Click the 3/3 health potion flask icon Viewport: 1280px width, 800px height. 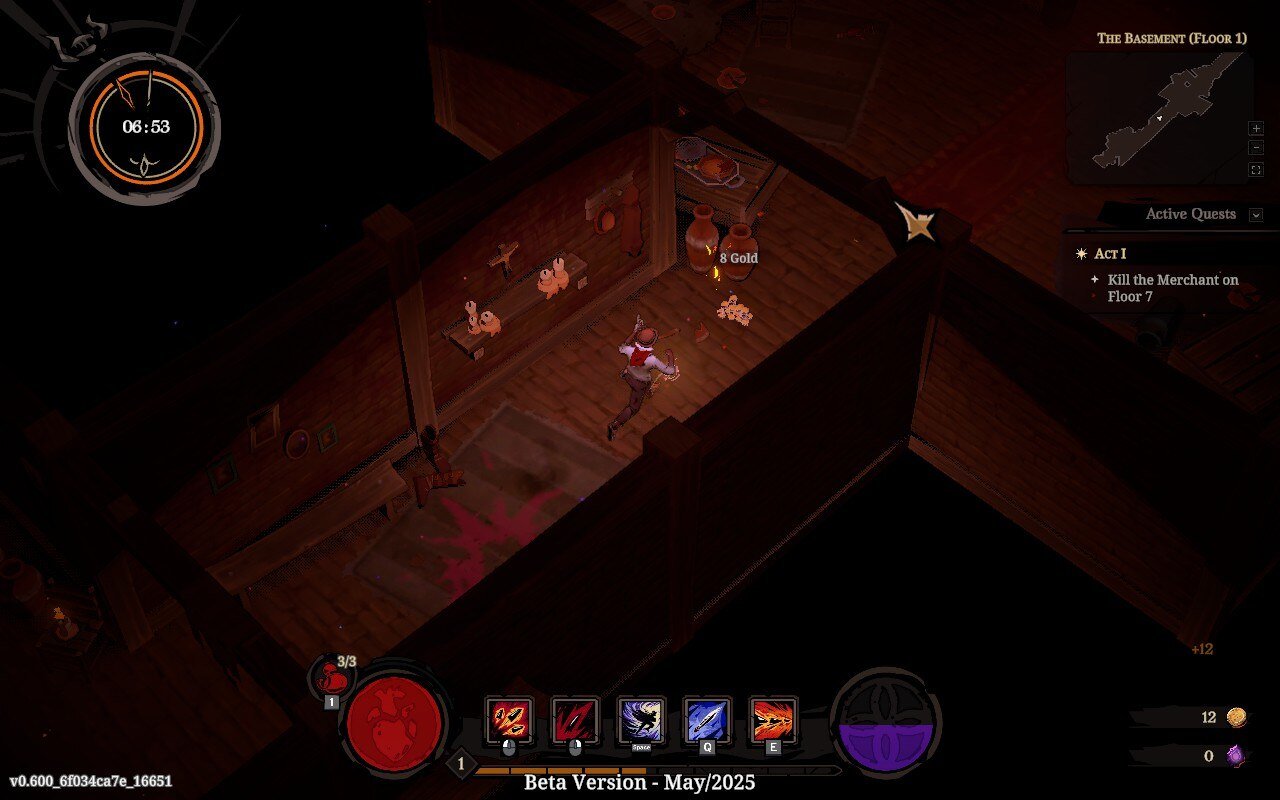pos(332,678)
